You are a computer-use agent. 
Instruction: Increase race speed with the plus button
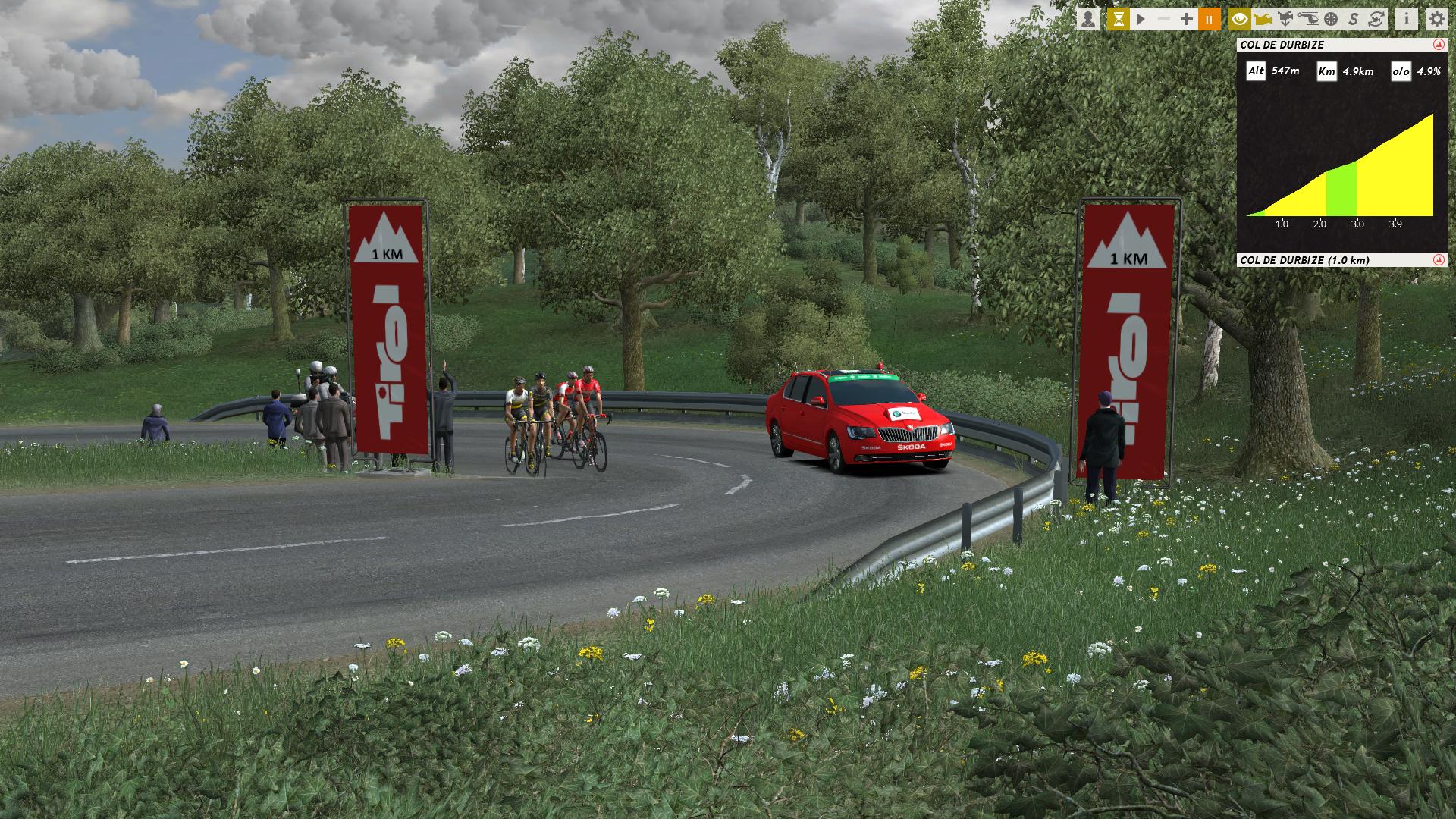pyautogui.click(x=1187, y=19)
